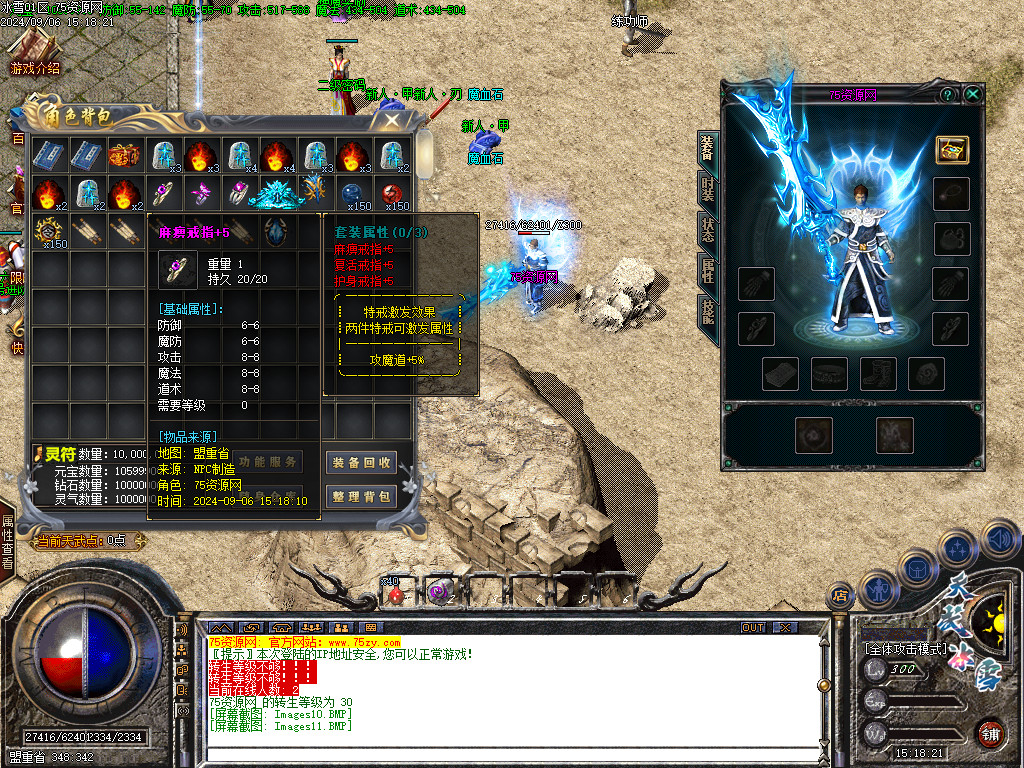Image resolution: width=1024 pixels, height=768 pixels.
Task: Open the round 店 shop button
Action: coord(840,596)
